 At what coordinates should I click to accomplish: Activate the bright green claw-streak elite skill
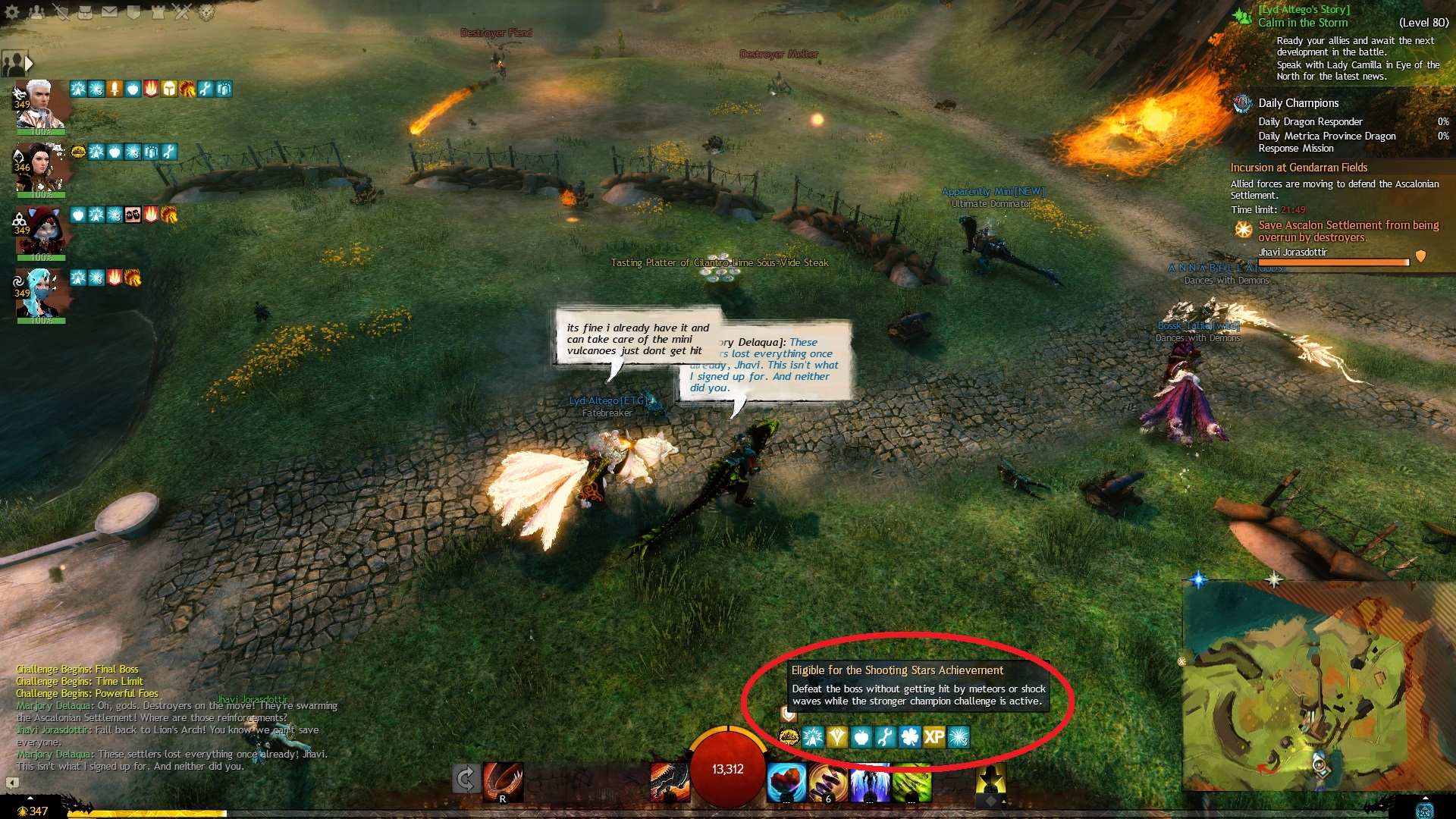[912, 783]
